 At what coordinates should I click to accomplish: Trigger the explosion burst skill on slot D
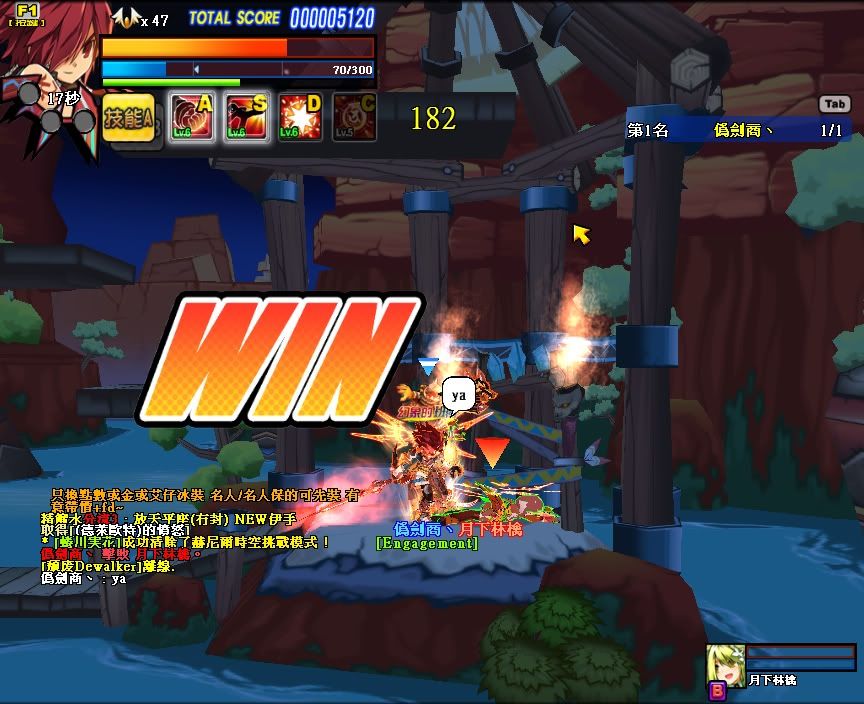pos(300,118)
